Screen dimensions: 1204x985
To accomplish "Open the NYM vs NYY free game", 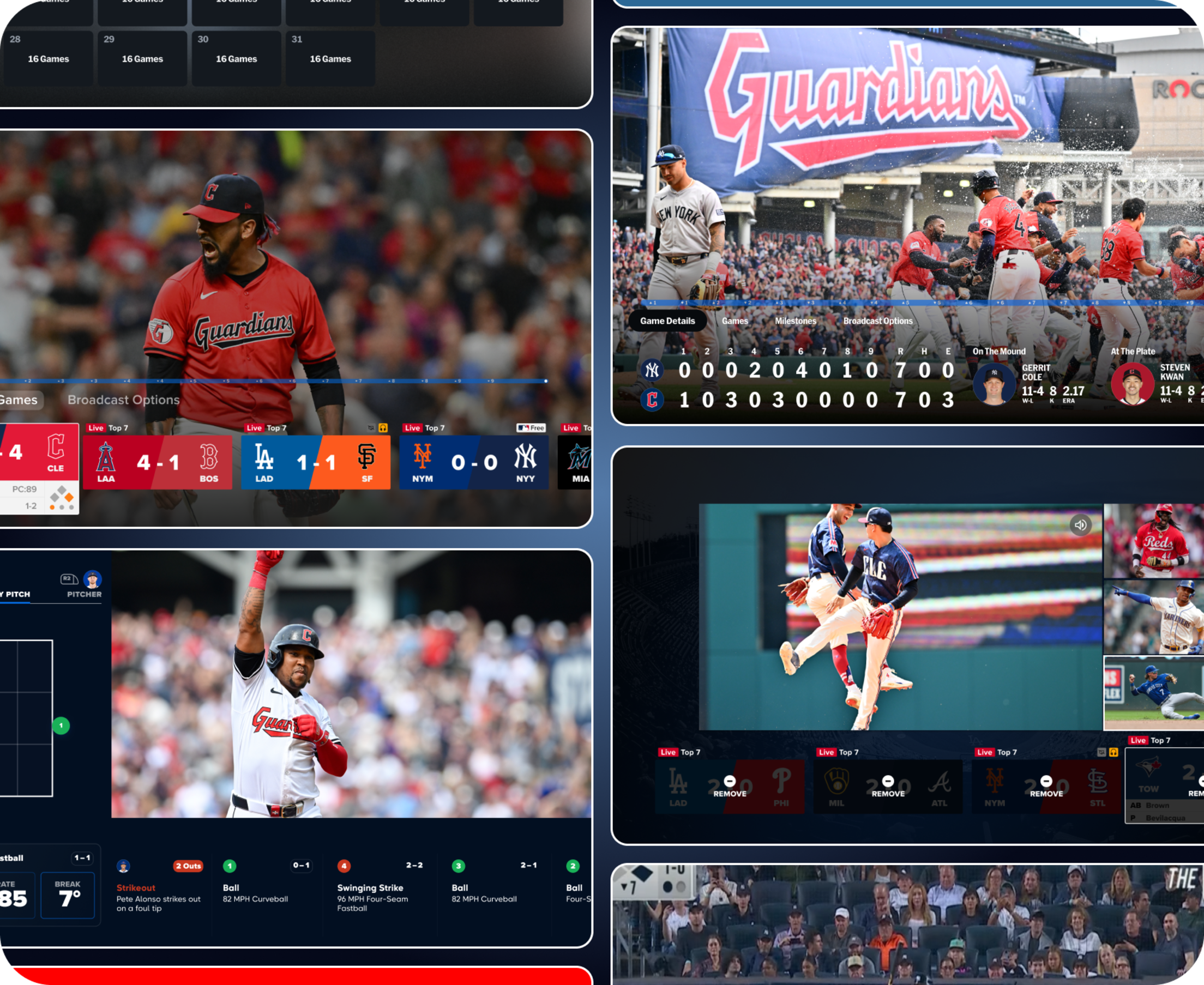I will click(474, 462).
